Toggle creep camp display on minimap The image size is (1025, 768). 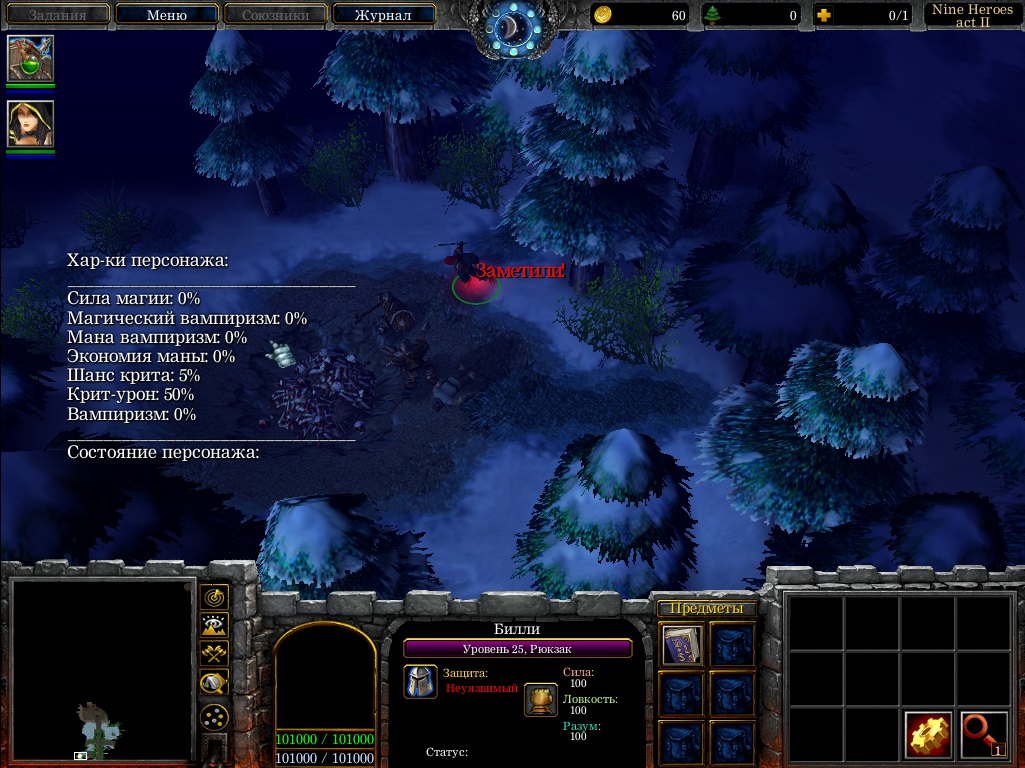tap(214, 683)
